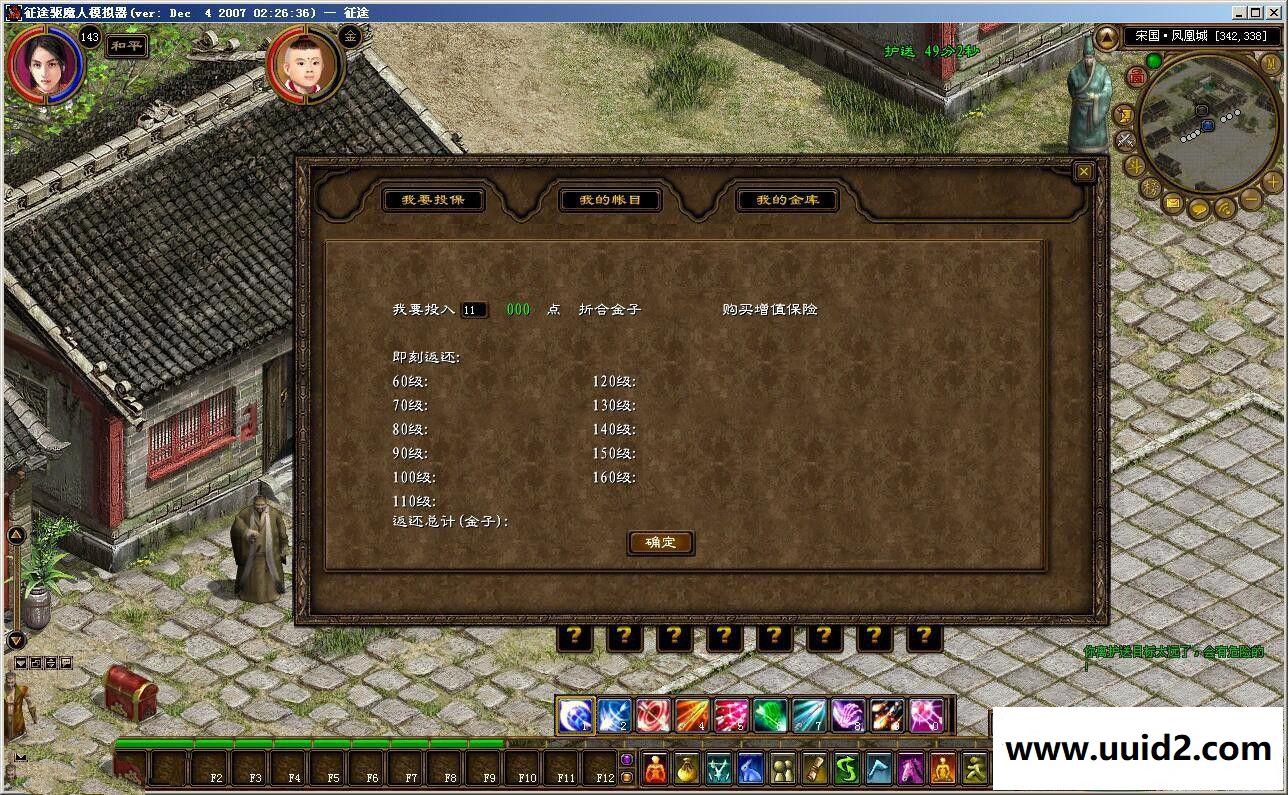Viewport: 1288px width, 795px height.
Task: Open the character panel icon in bottom toolbar
Action: (656, 769)
